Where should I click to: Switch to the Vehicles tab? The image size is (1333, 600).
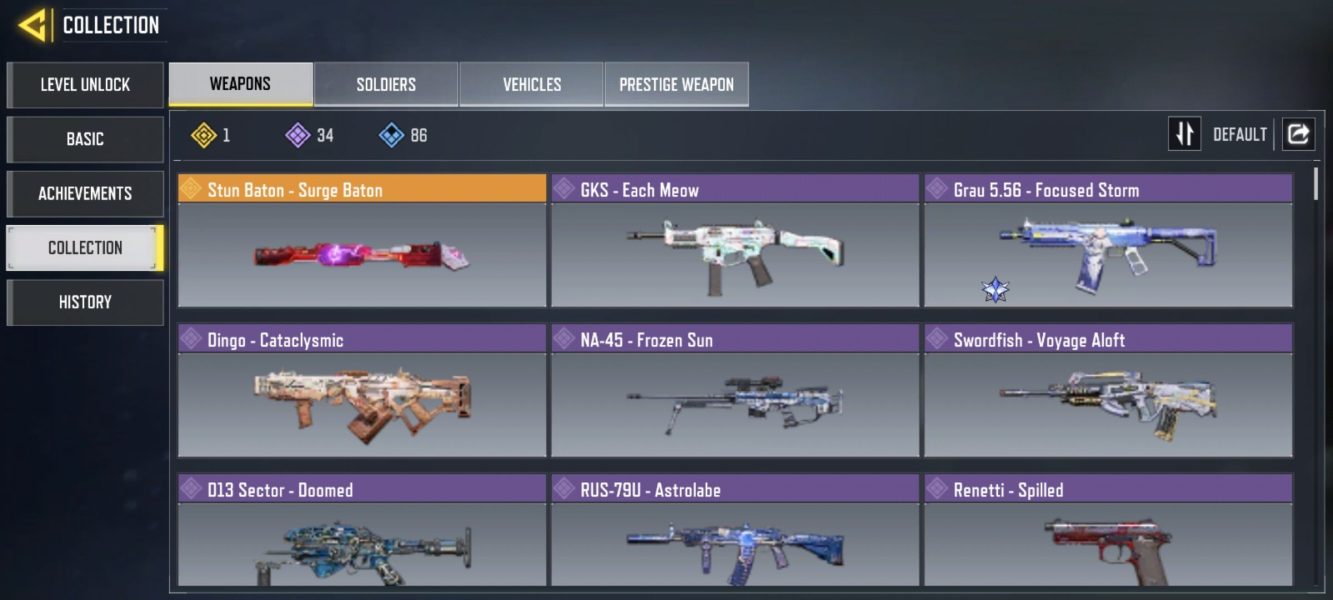(x=531, y=84)
